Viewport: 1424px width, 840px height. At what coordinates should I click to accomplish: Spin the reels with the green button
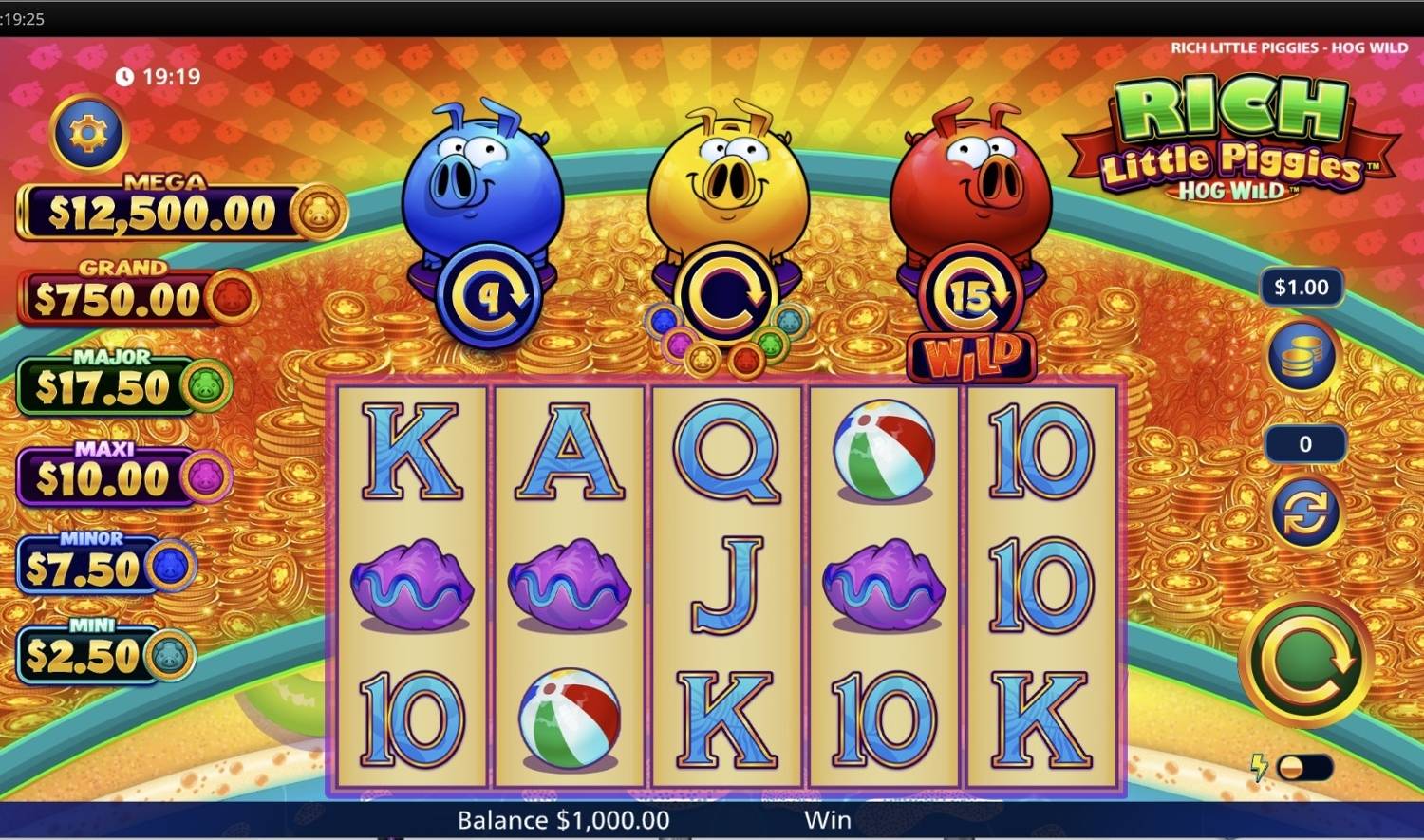(x=1305, y=662)
